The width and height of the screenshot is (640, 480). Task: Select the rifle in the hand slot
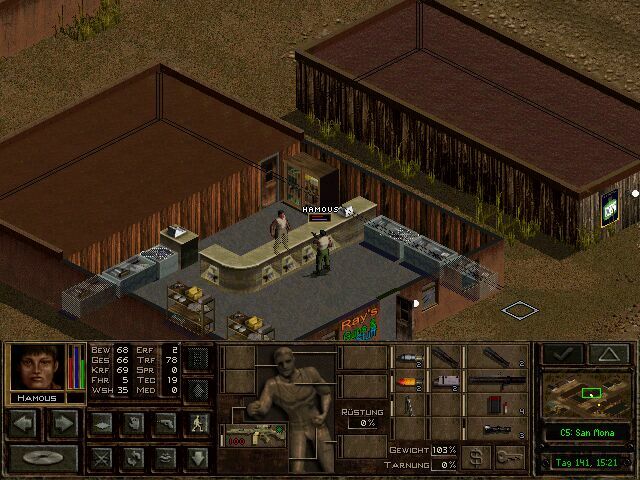[x=253, y=433]
